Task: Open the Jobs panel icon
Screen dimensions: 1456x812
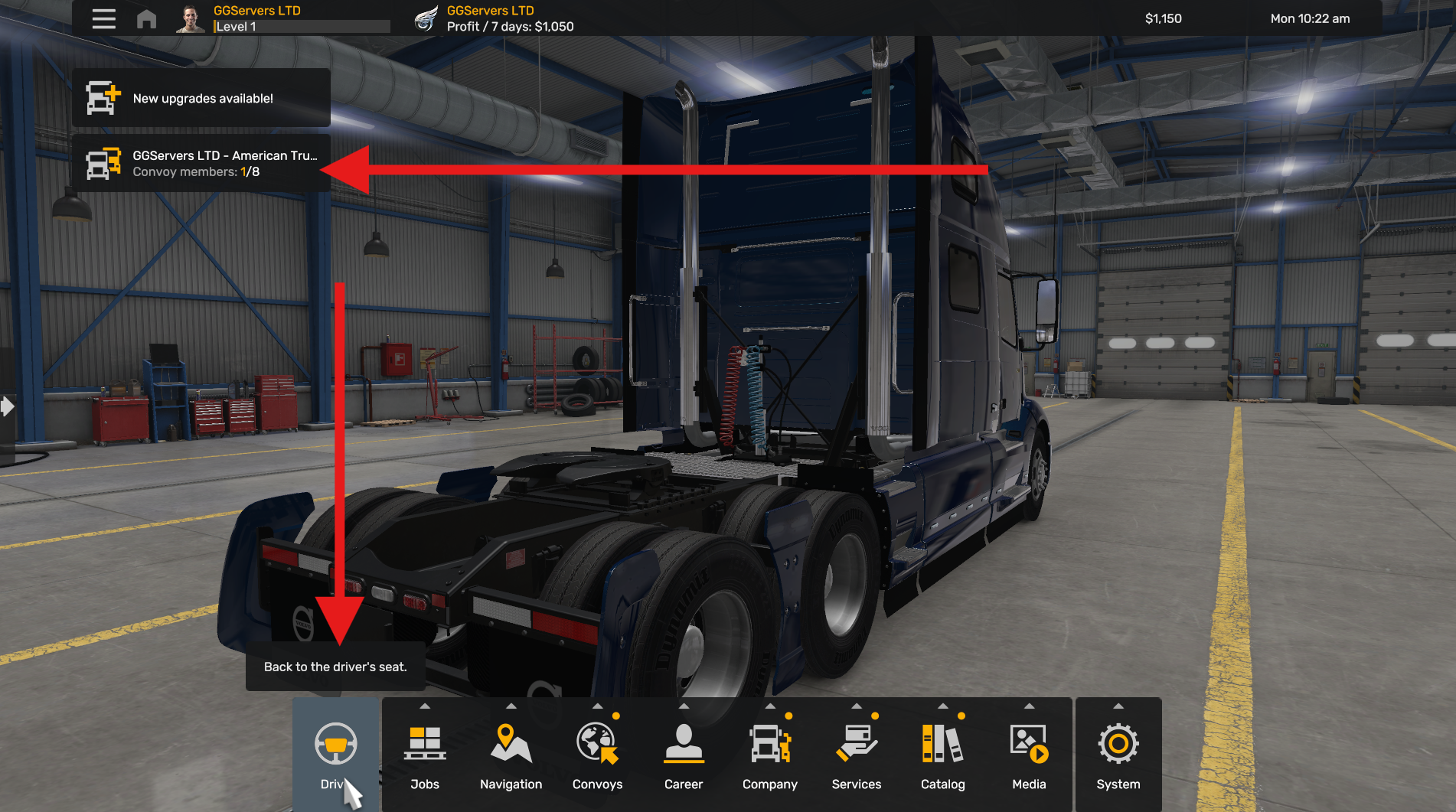Action: coord(425,742)
